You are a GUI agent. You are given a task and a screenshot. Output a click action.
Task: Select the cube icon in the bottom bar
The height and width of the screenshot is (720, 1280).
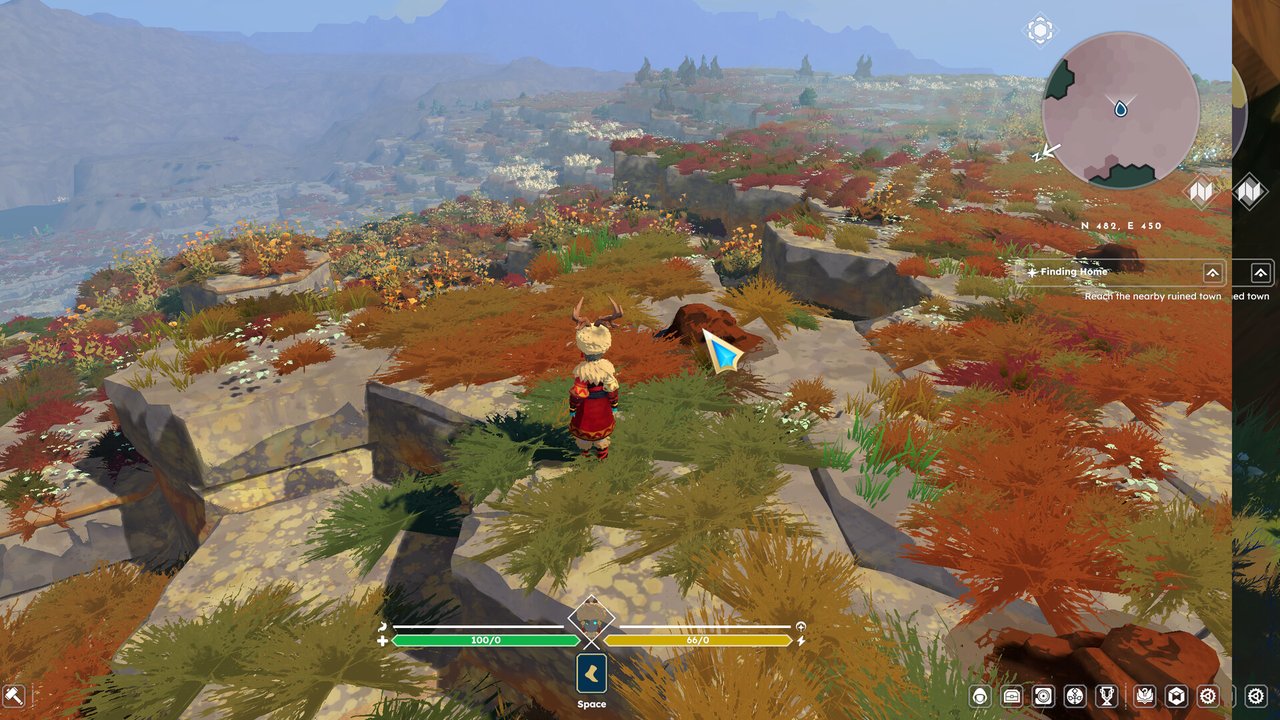pyautogui.click(x=1177, y=696)
